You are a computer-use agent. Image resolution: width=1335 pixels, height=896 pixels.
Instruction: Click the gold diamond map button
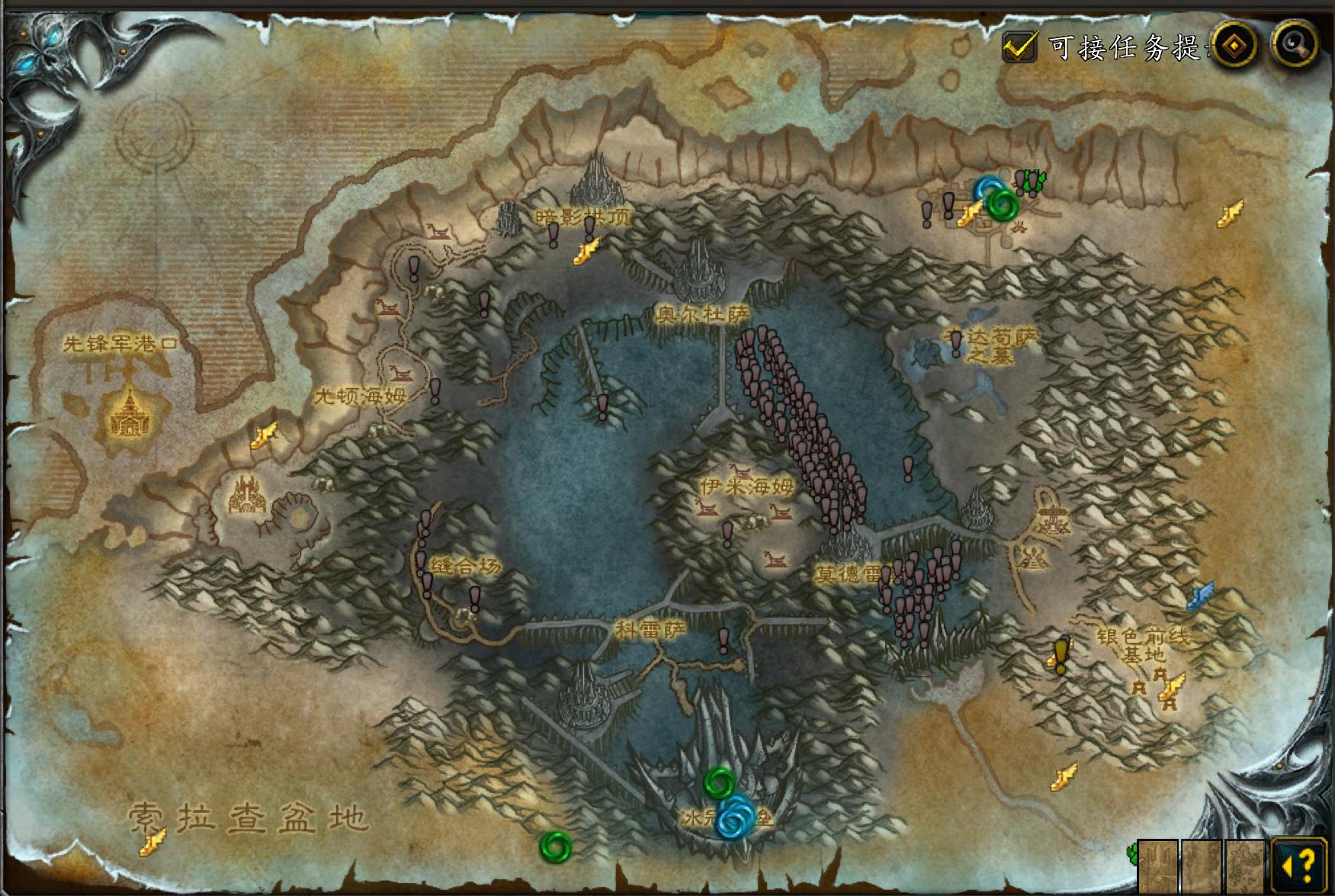pos(1234,46)
